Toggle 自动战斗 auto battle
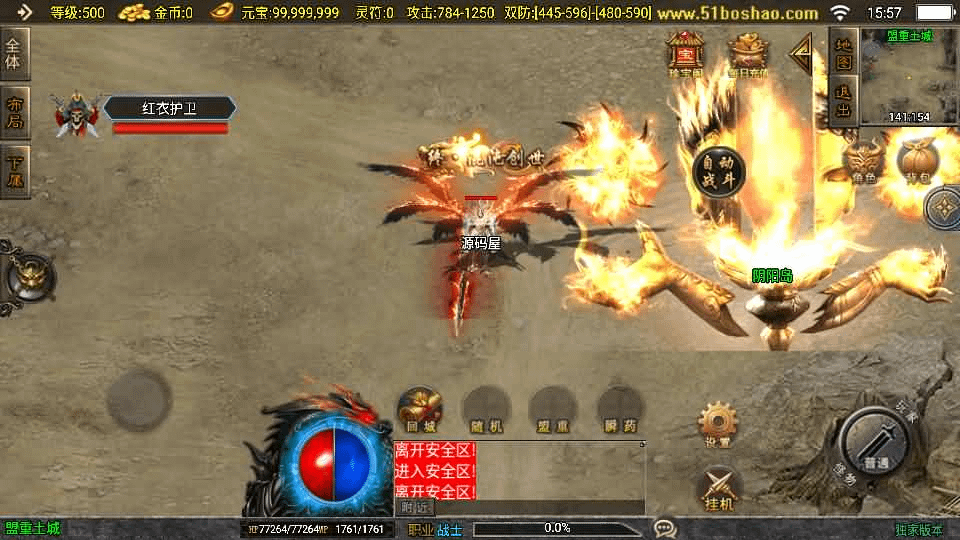This screenshot has height=540, width=960. (718, 169)
